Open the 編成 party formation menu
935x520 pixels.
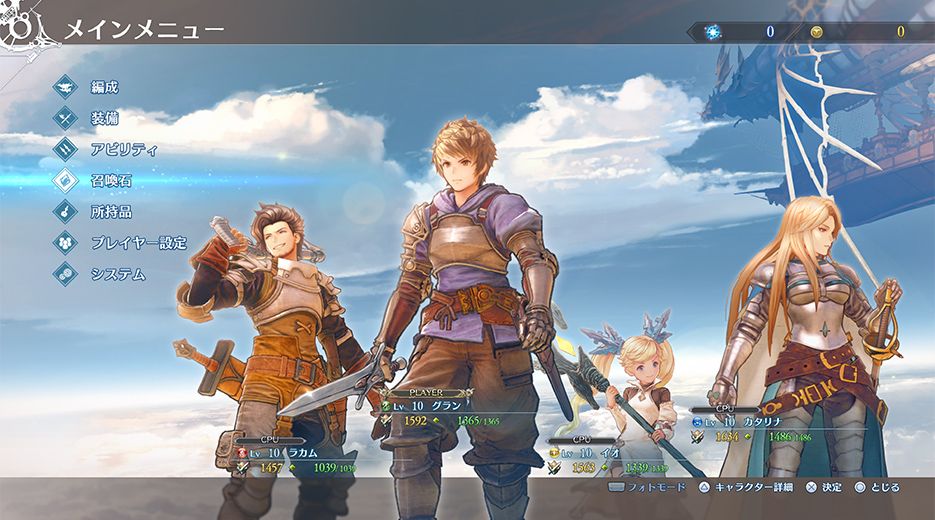click(x=104, y=87)
